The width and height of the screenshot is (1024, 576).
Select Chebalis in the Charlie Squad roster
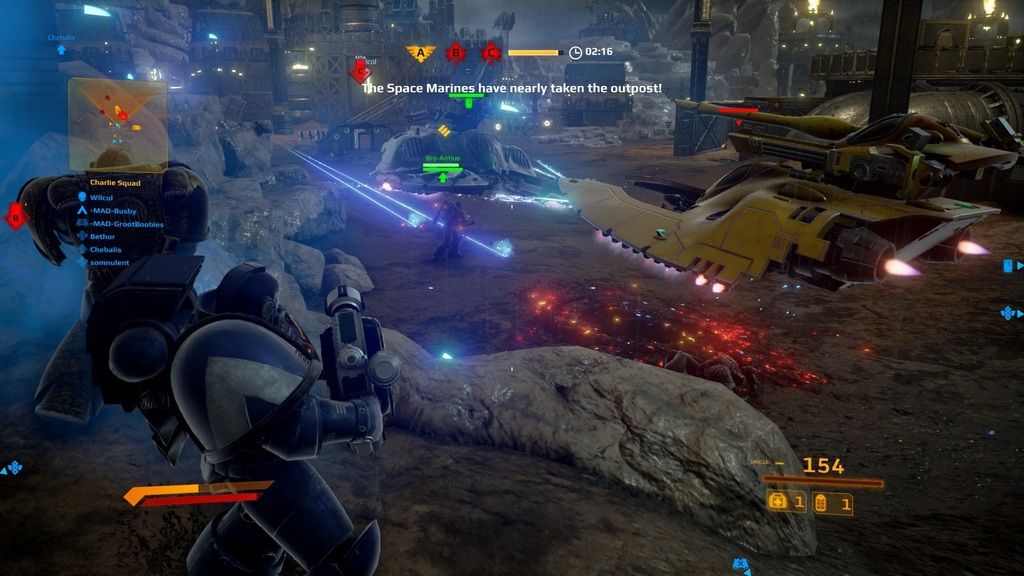click(x=107, y=249)
